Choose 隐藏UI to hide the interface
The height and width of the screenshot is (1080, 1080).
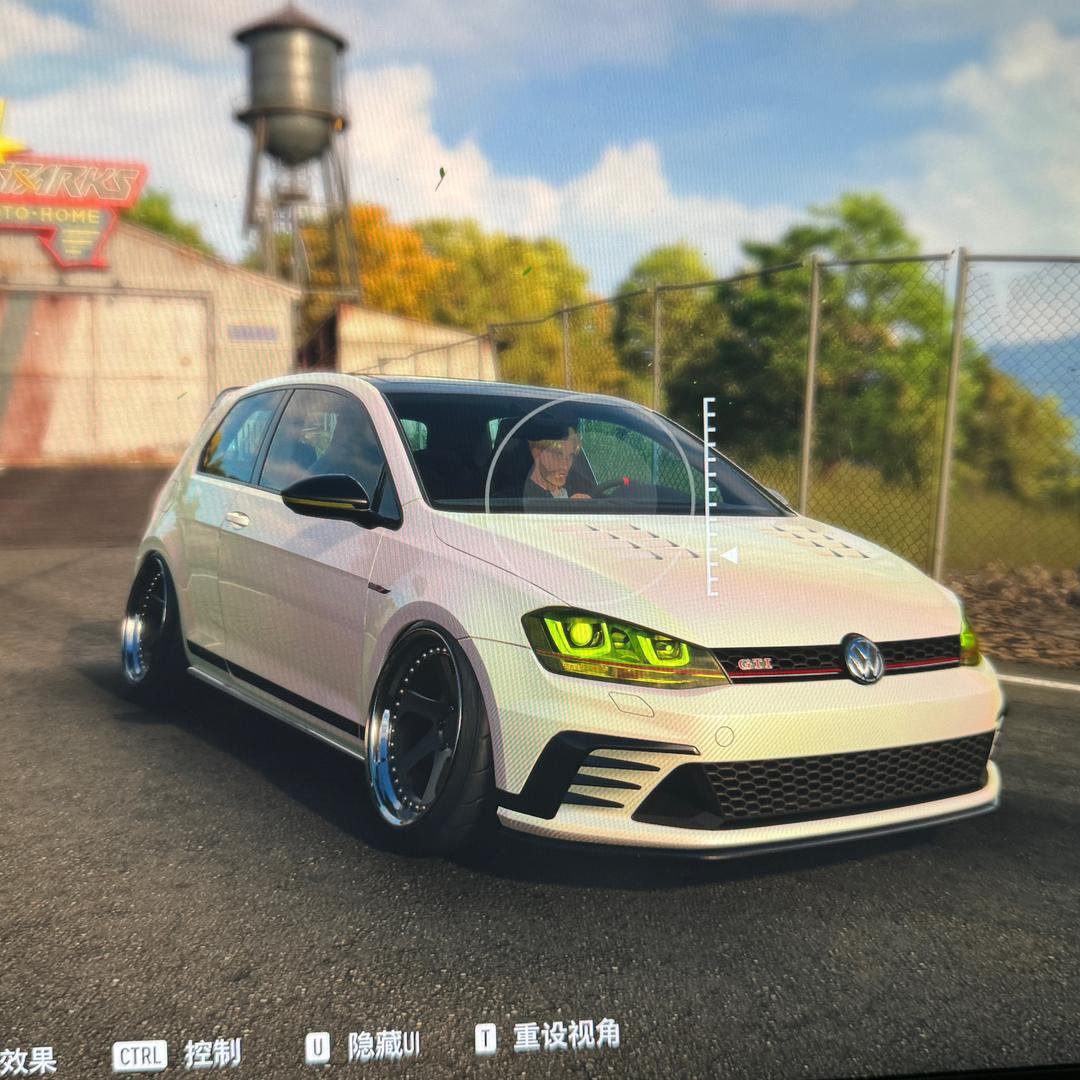click(384, 1045)
